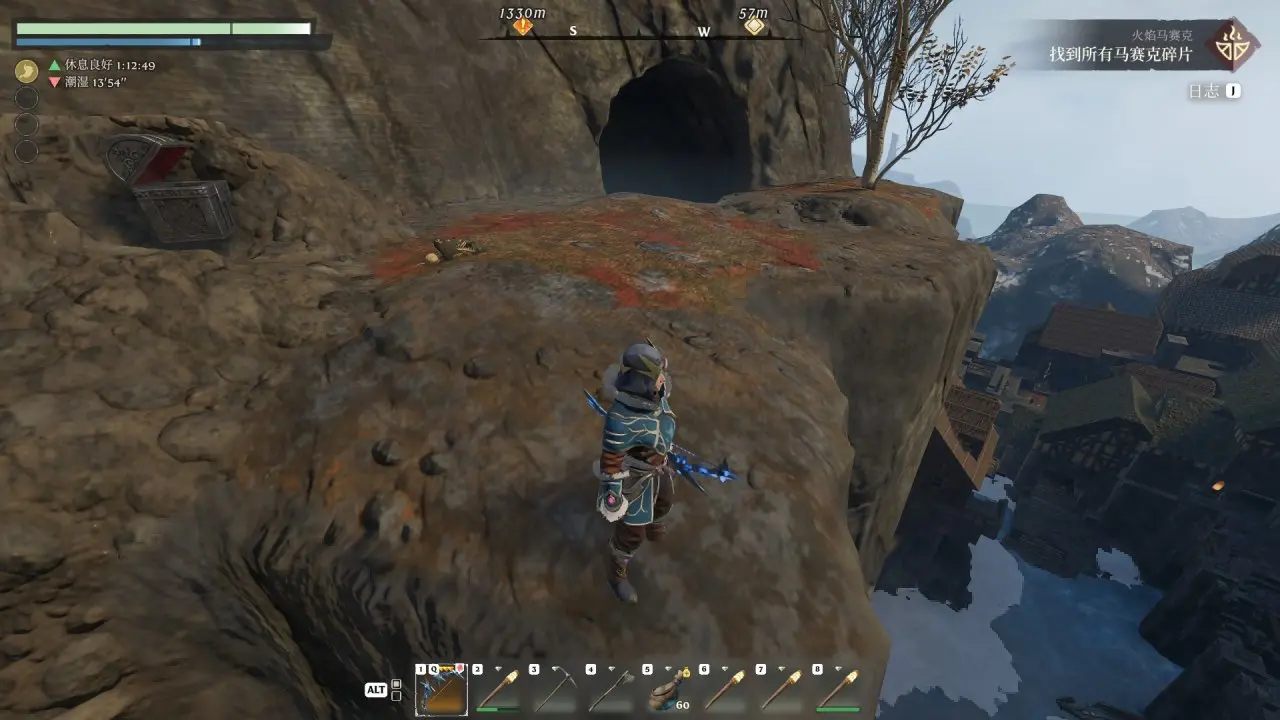1280x720 pixels.
Task: Choose the torch in hotbar slot 6
Action: click(x=724, y=690)
